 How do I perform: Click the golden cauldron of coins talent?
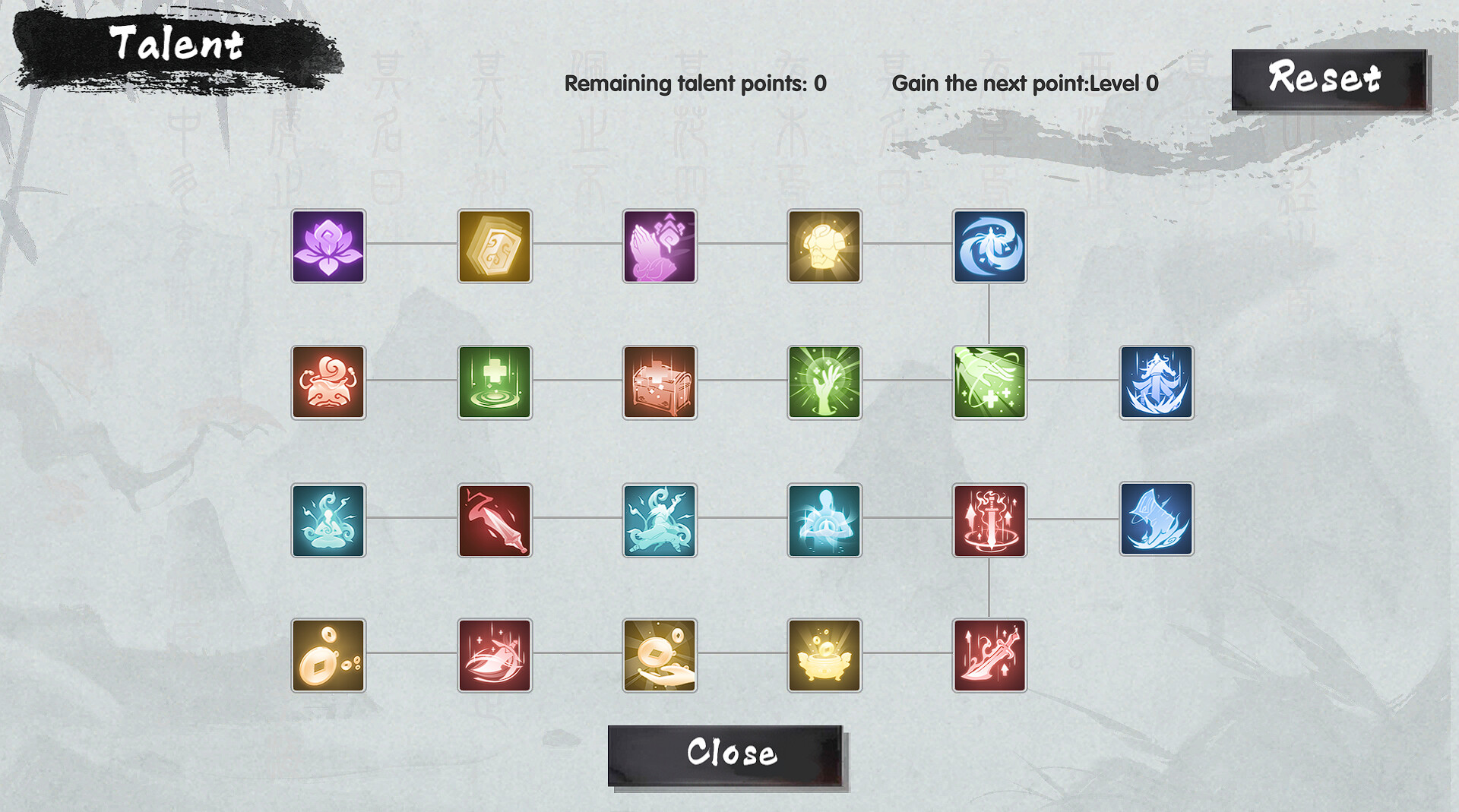824,656
